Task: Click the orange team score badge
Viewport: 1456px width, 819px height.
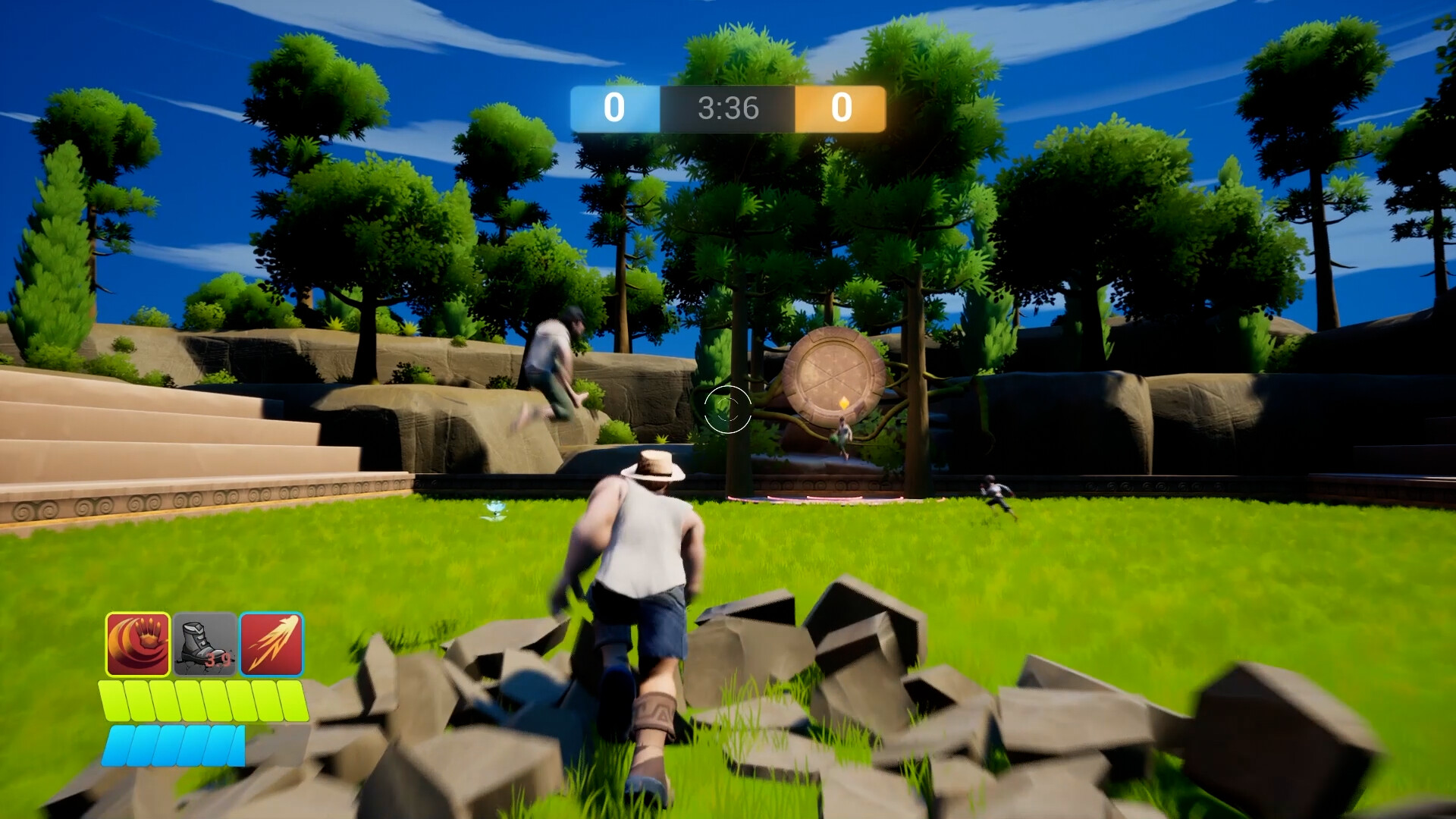Action: point(840,108)
